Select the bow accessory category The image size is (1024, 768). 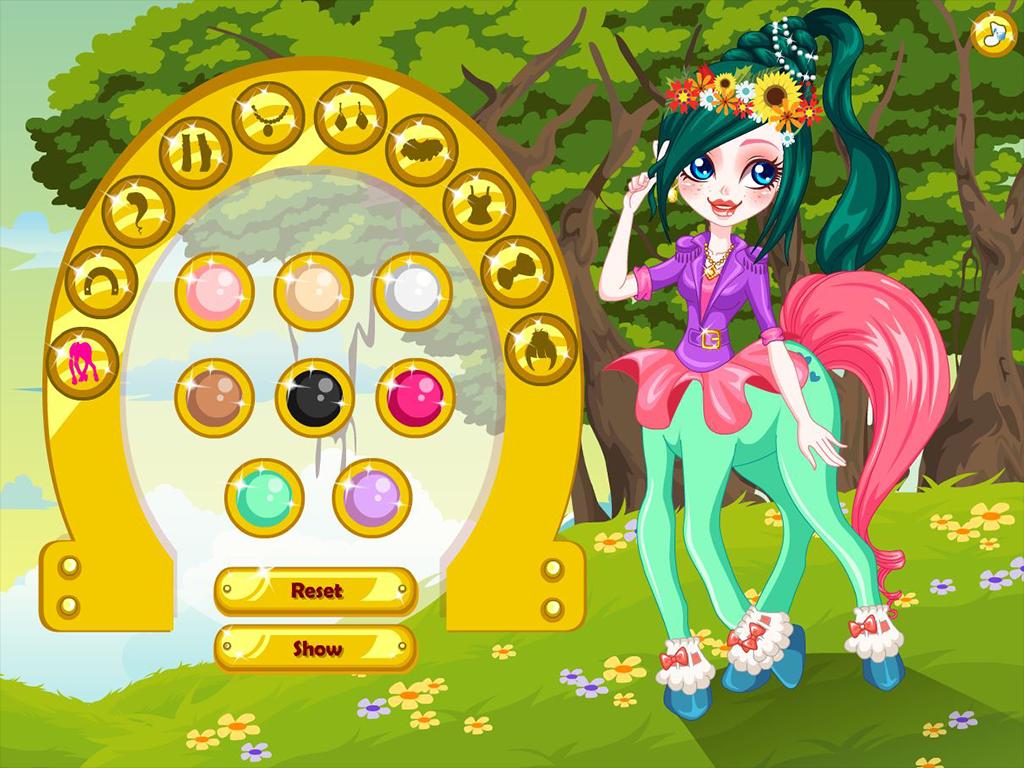coord(517,271)
